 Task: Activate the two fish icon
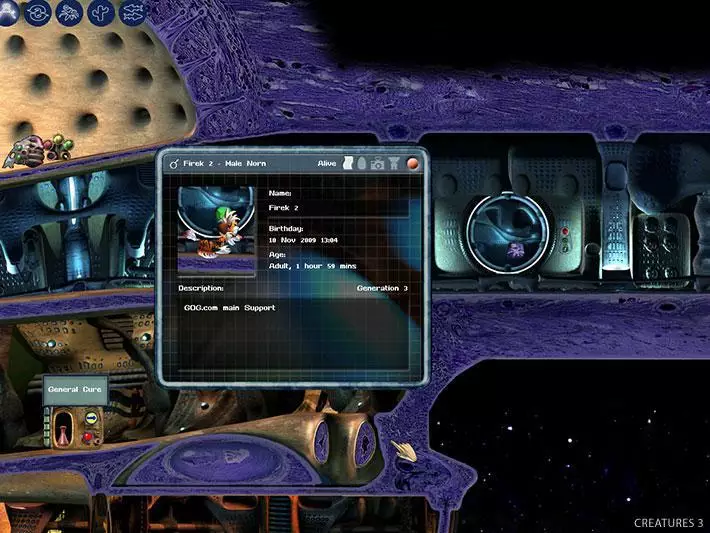(x=131, y=12)
